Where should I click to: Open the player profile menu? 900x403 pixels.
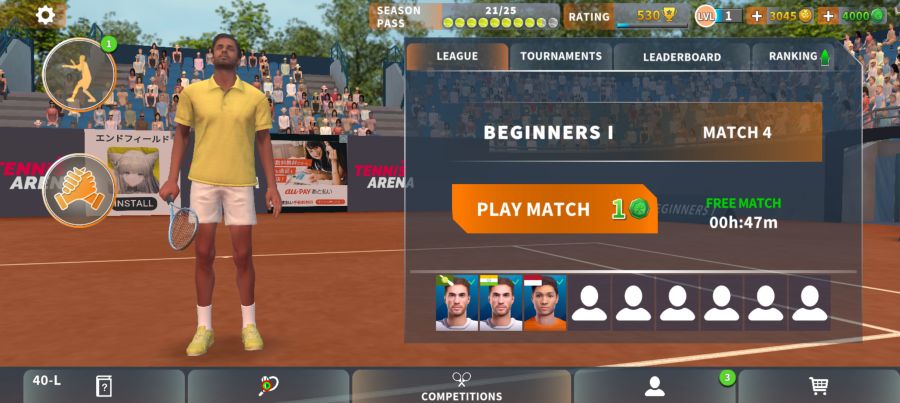tap(654, 386)
